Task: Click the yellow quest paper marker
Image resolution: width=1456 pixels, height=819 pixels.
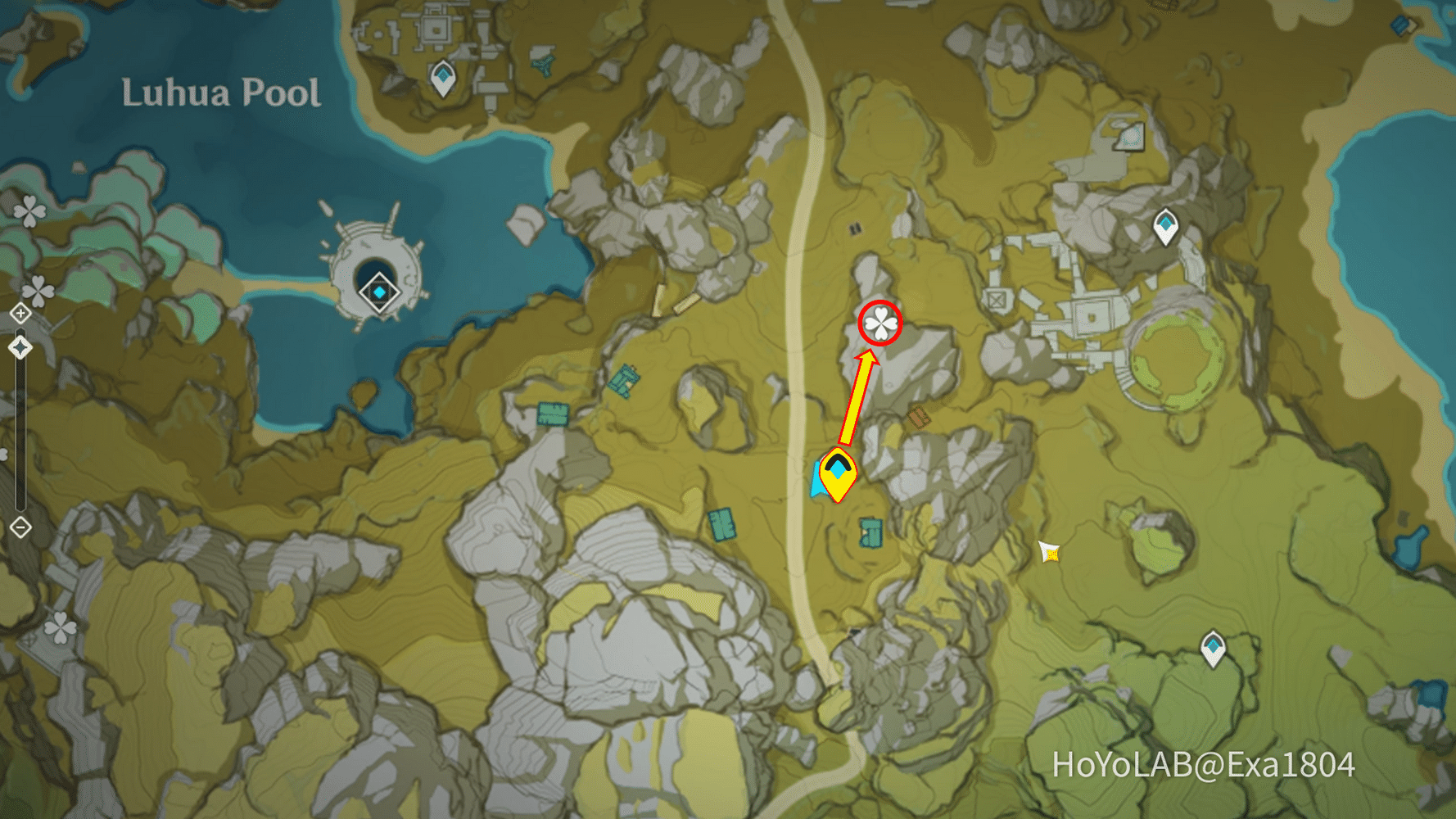Action: click(x=1049, y=553)
